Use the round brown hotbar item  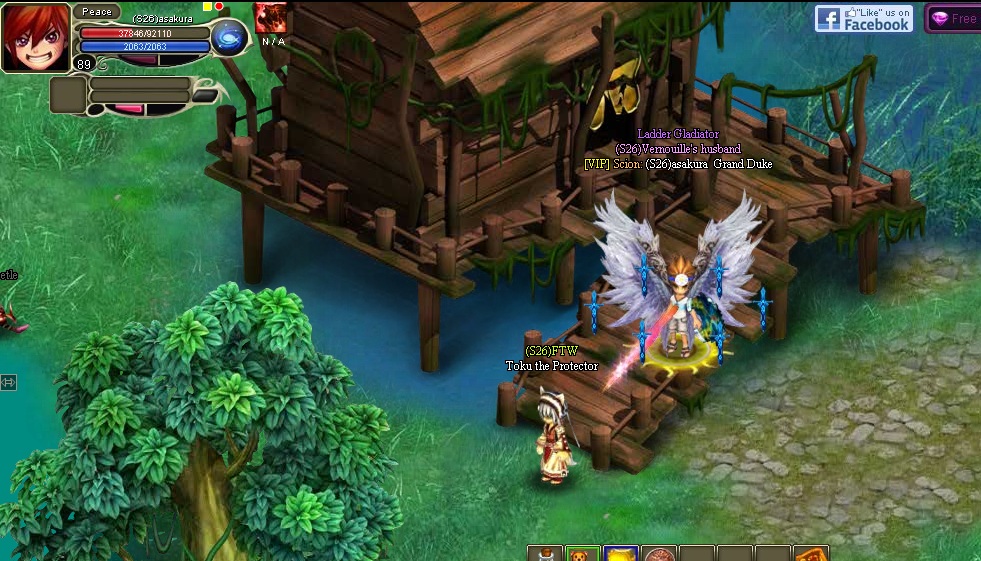(658, 554)
